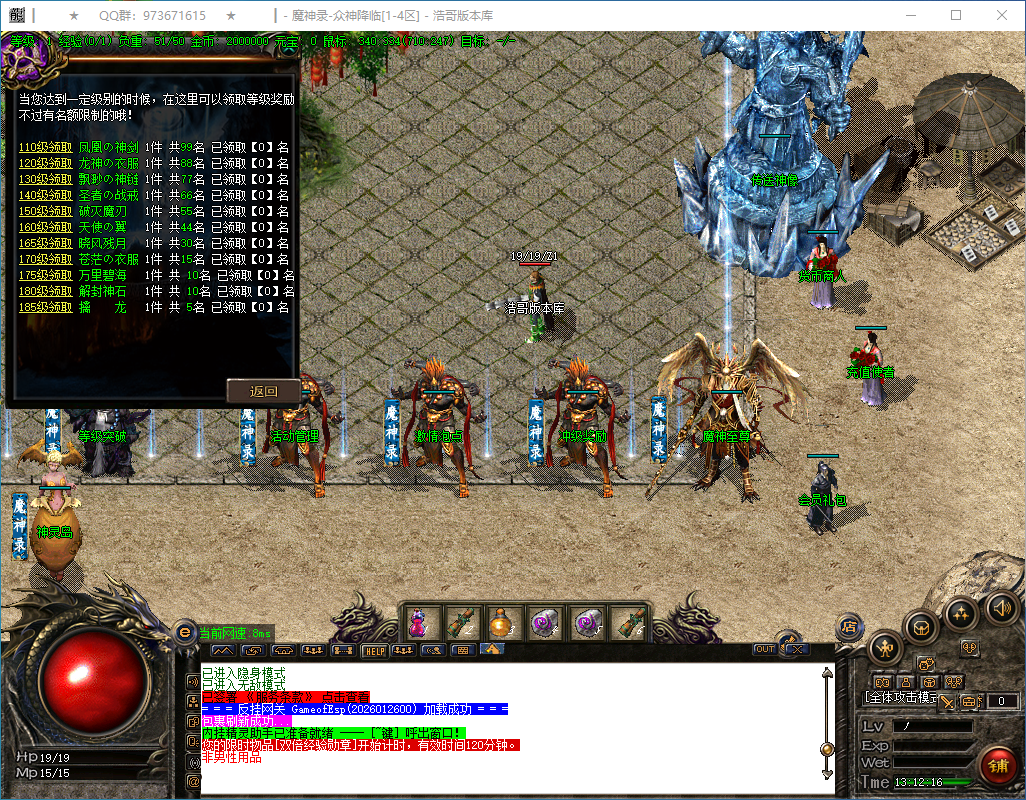Select the 150级领取 reward link
1026x800 pixels.
click(46, 211)
